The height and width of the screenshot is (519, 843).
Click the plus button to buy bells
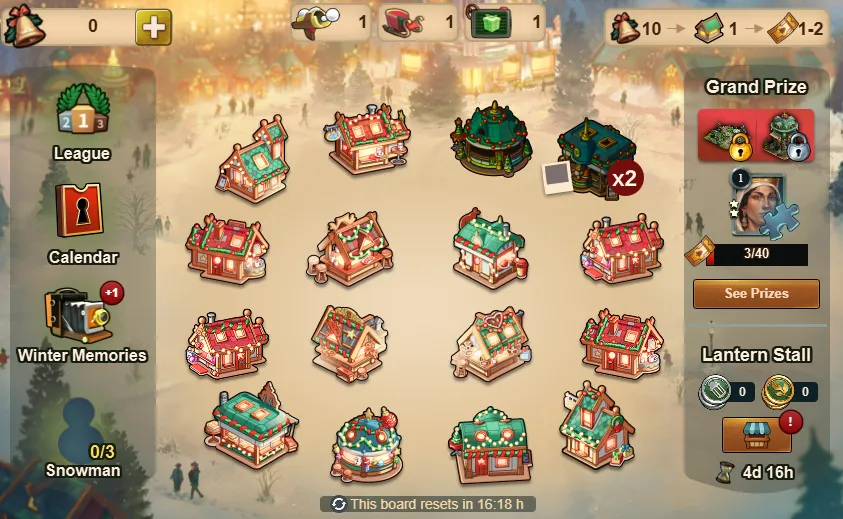153,26
